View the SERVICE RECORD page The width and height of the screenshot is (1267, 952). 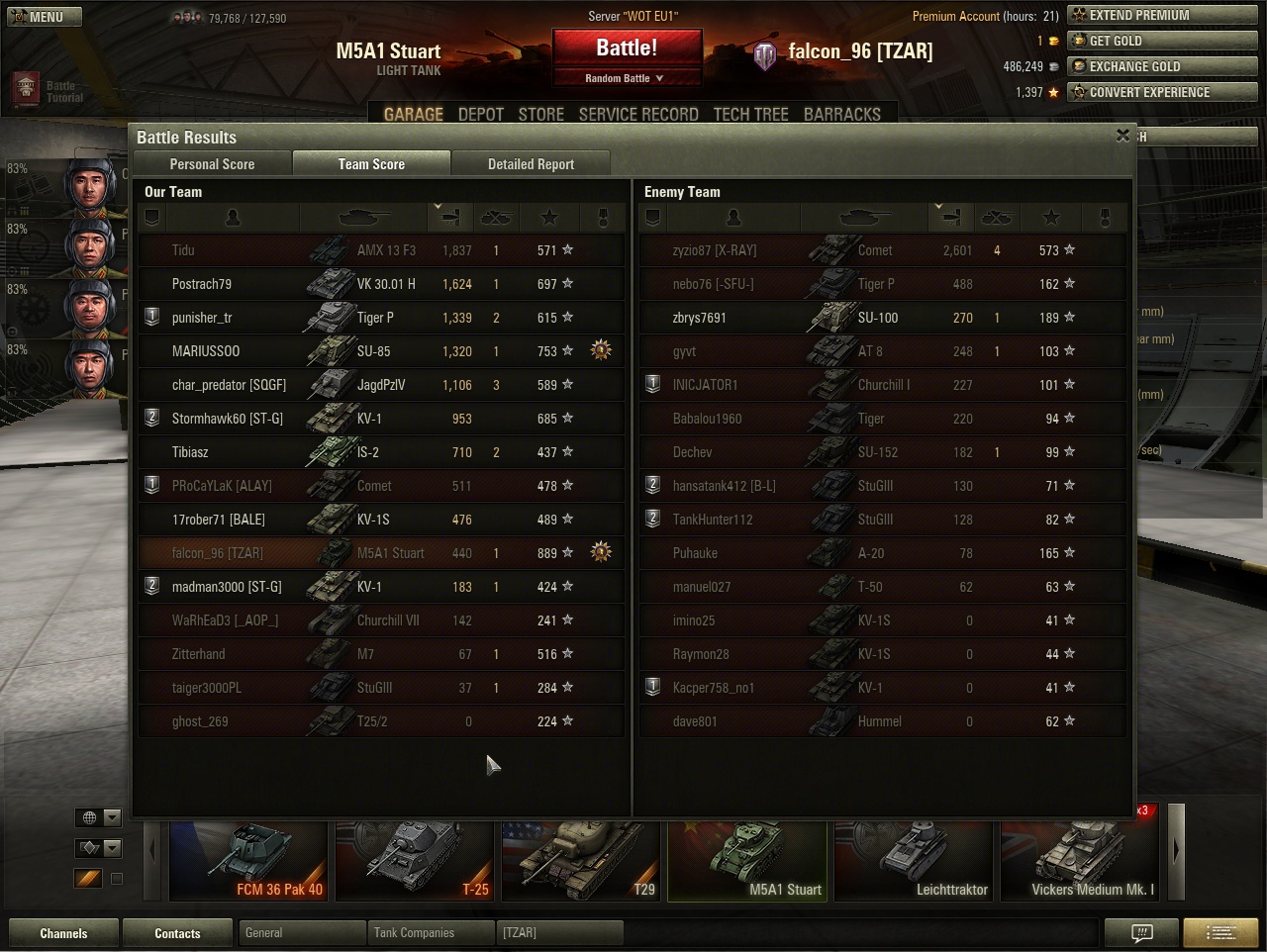pos(638,114)
